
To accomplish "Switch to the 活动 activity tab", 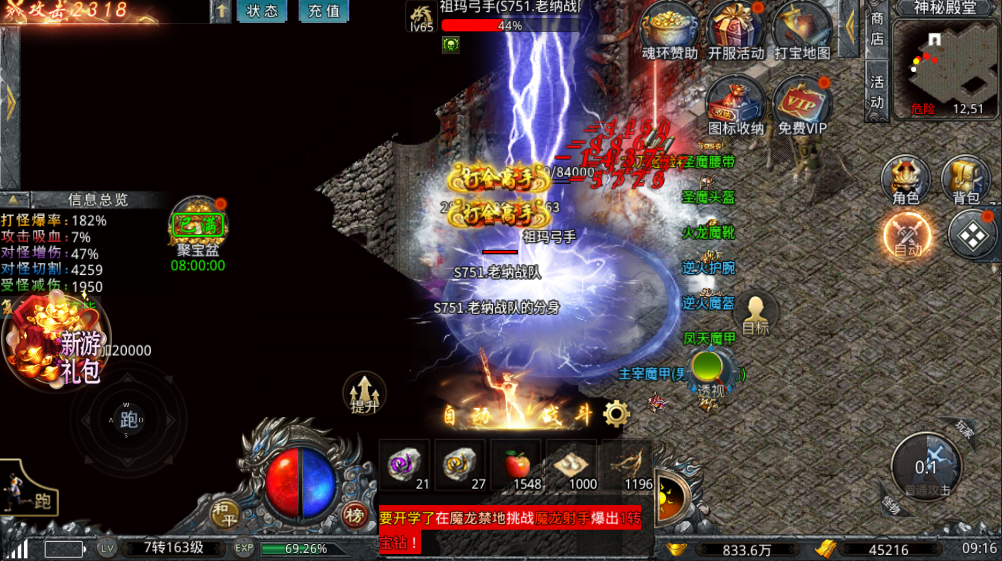I will tap(877, 91).
